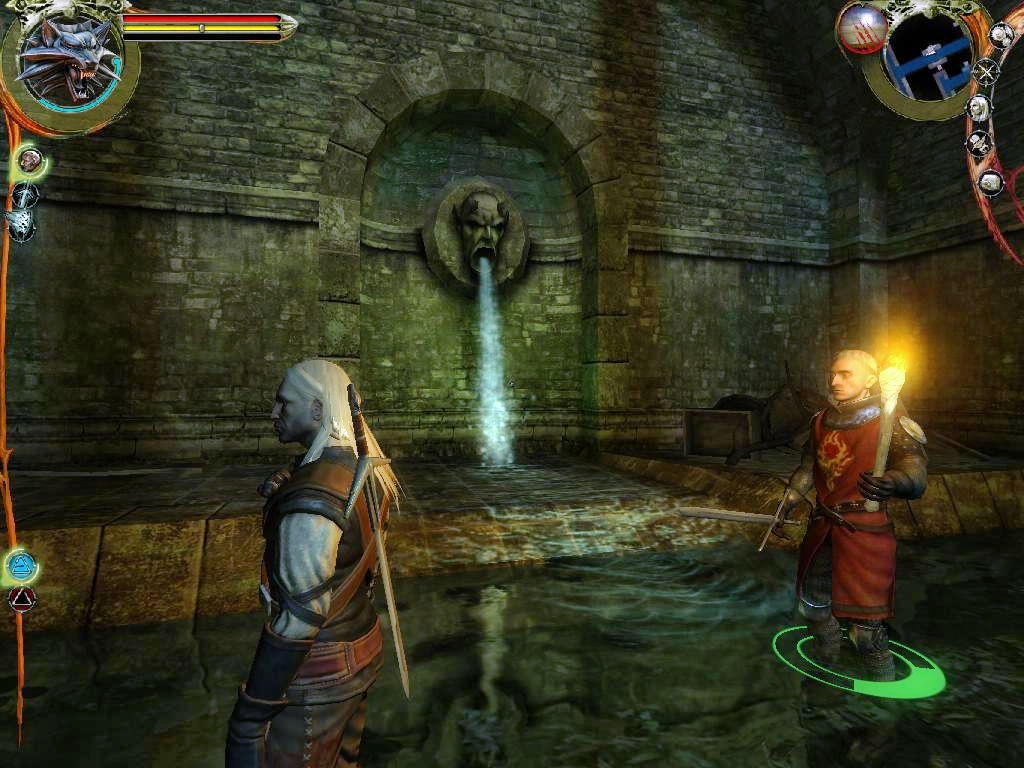Select the blue Aard sign
The image size is (1024, 768).
(x=20, y=566)
